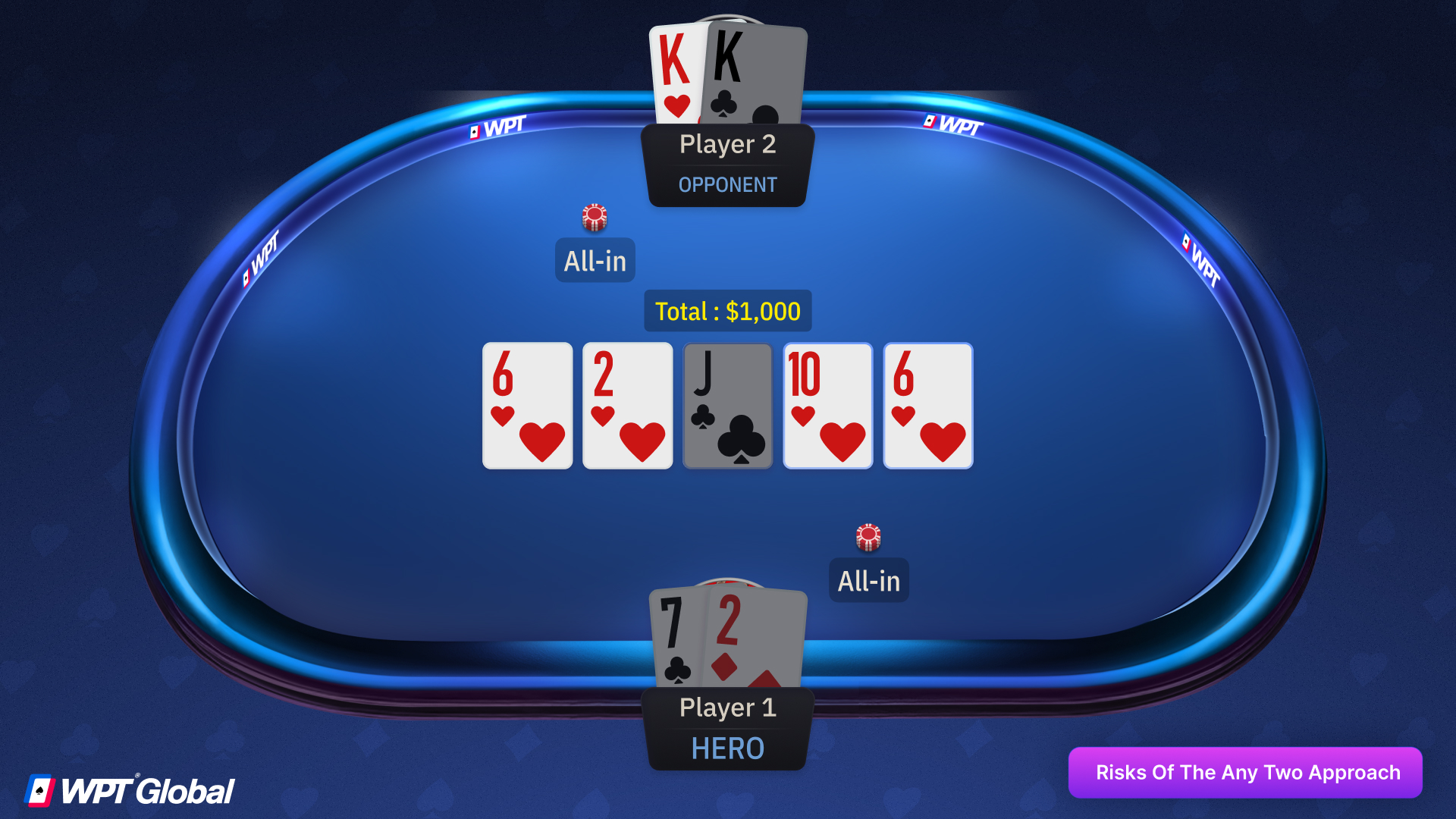Click the red All-in chip near Player 2
Viewport: 1456px width, 819px height.
pos(595,216)
